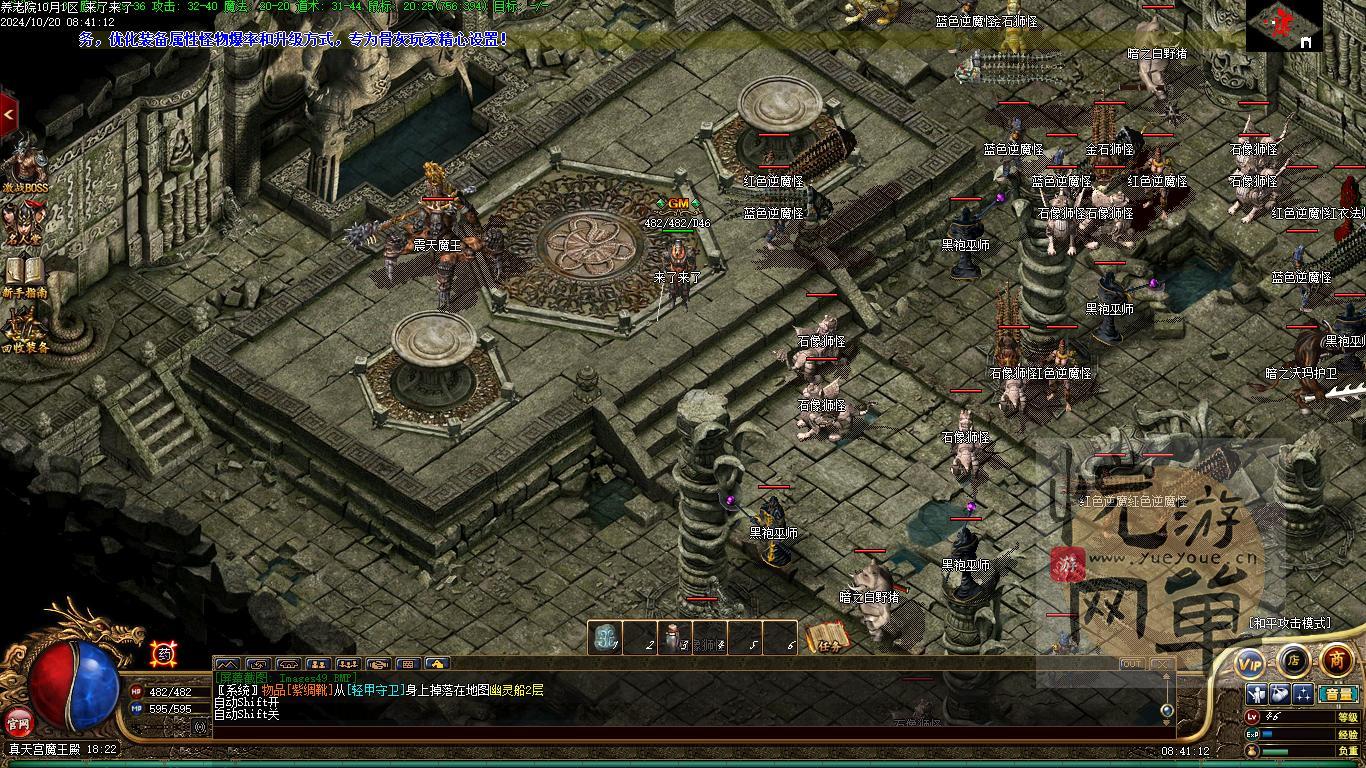
Task: Open the minimap in the top corner
Action: click(x=1284, y=25)
